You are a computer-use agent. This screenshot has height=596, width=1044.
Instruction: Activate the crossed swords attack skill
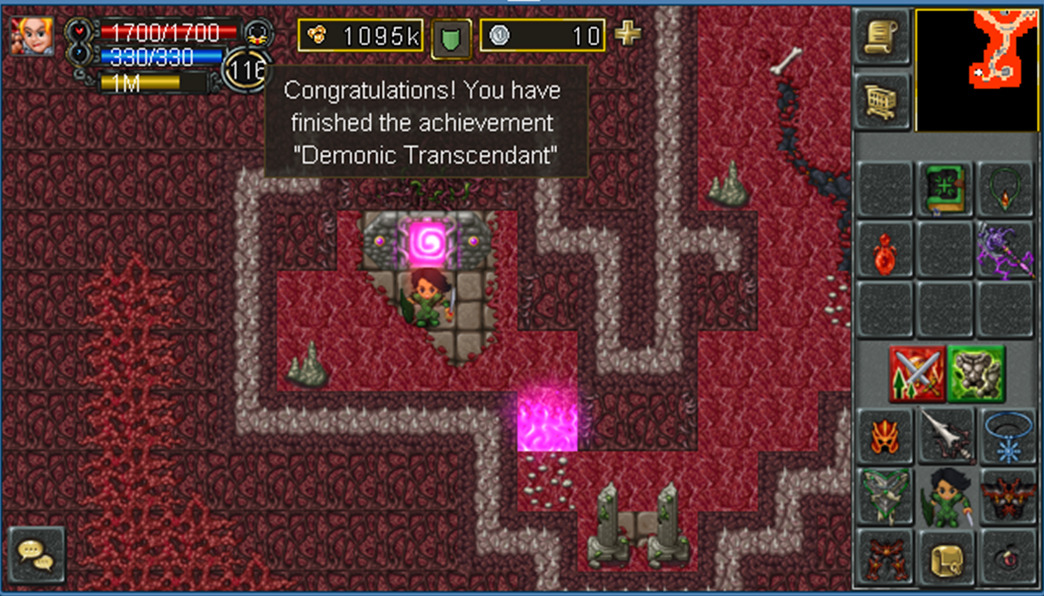[916, 373]
